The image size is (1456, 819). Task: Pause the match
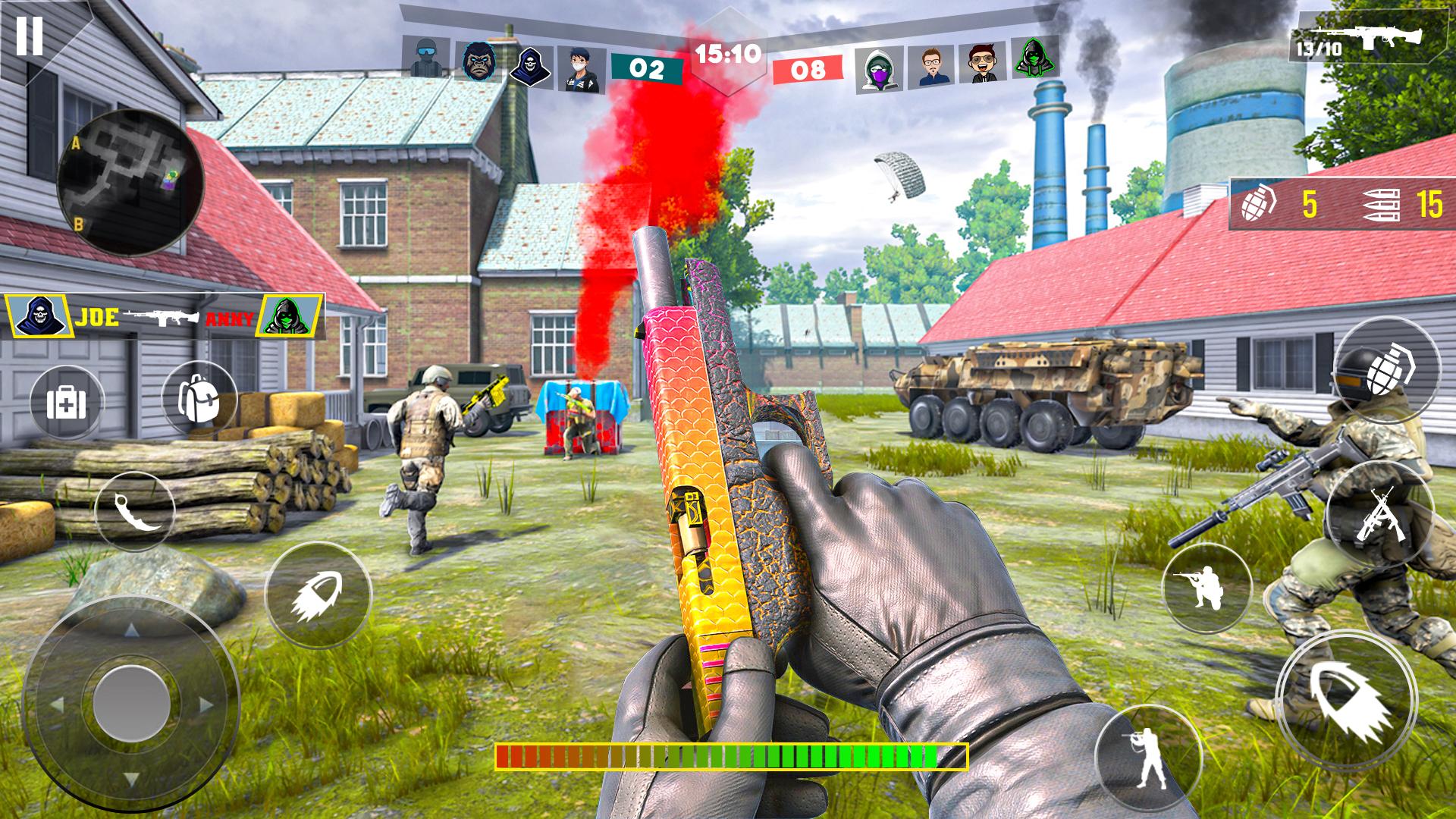(x=30, y=34)
